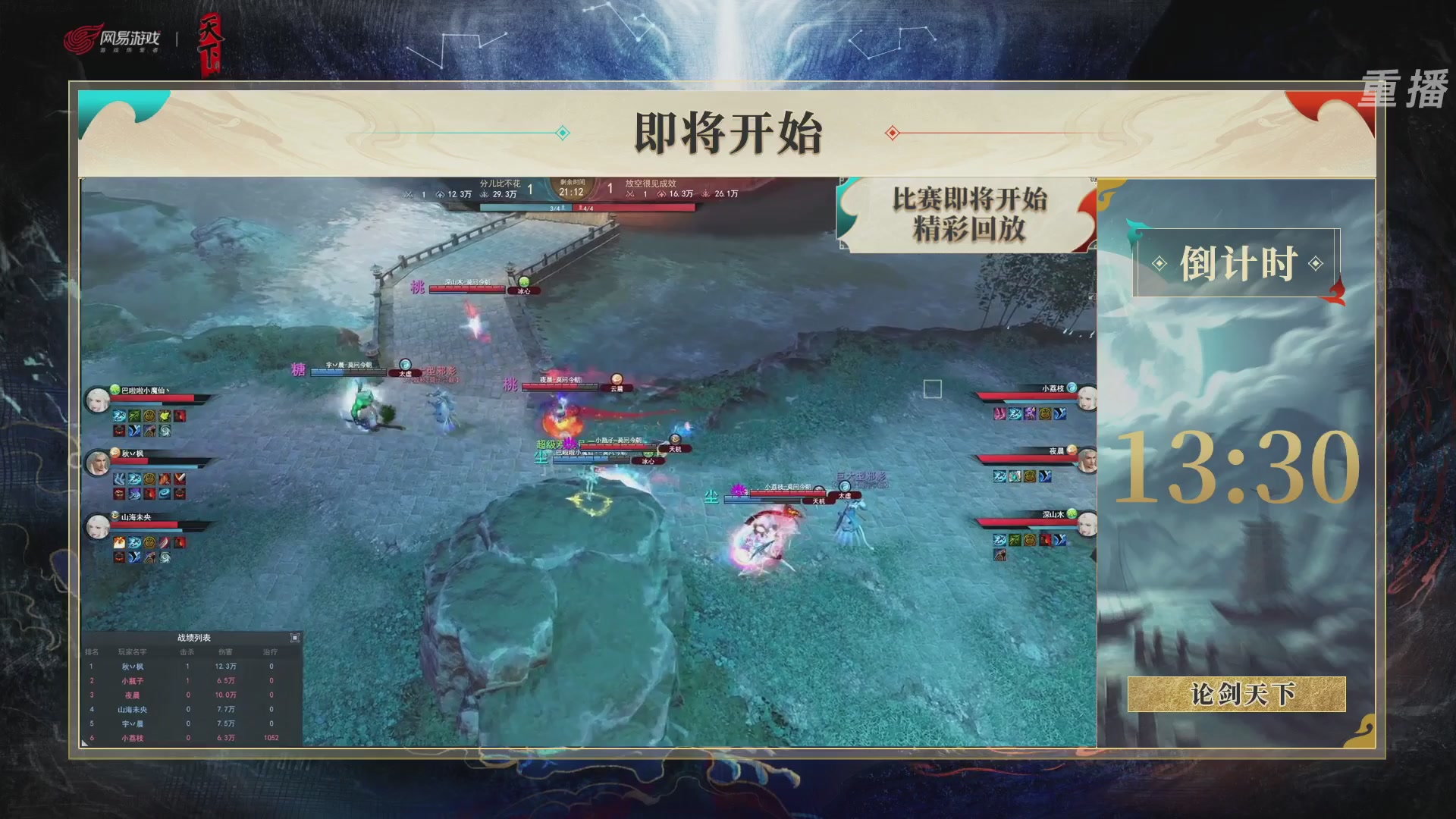
Task: Select the green spear skill icon under 深山木
Action: coord(1015,540)
